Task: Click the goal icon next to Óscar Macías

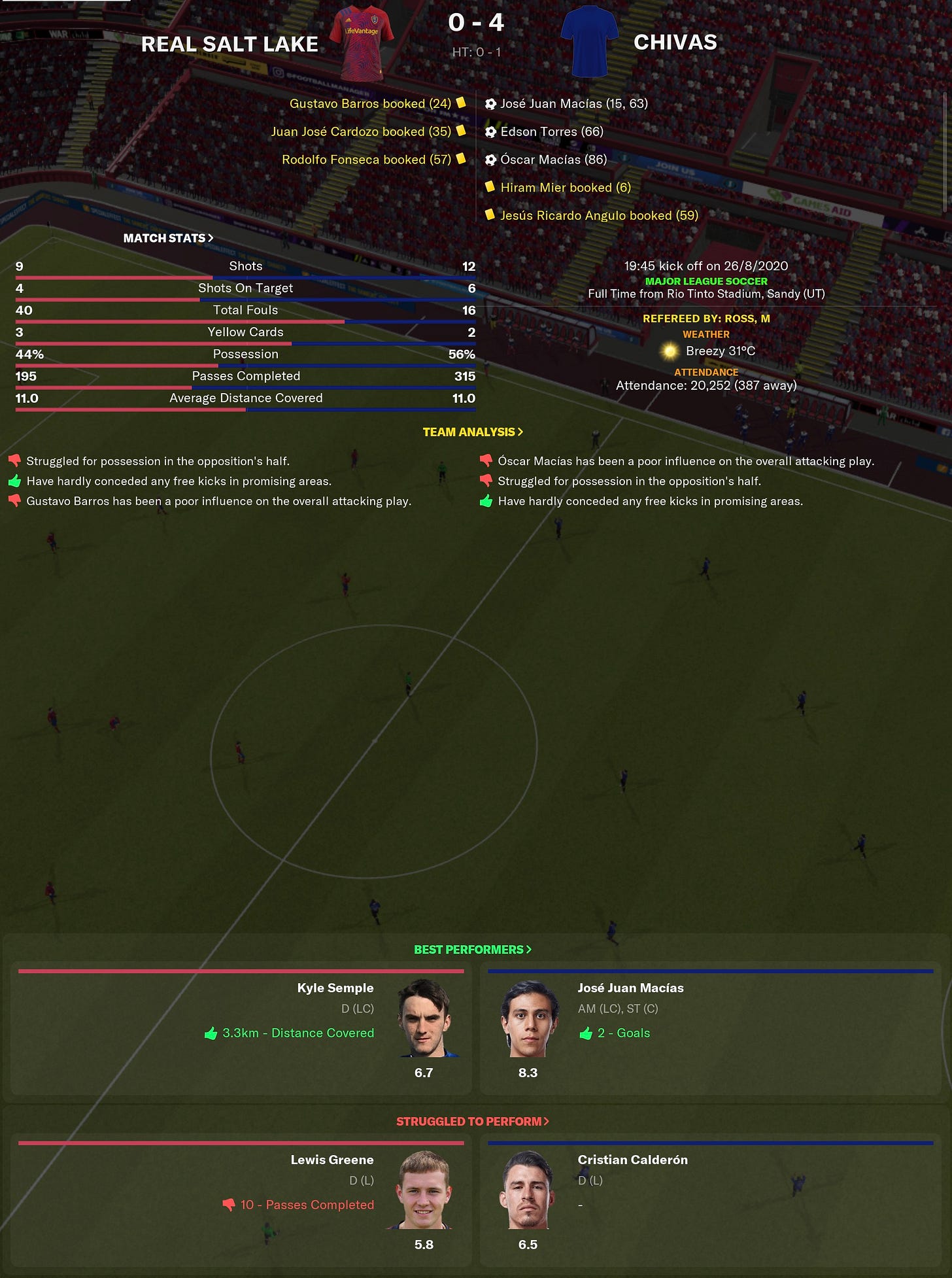Action: coord(489,160)
